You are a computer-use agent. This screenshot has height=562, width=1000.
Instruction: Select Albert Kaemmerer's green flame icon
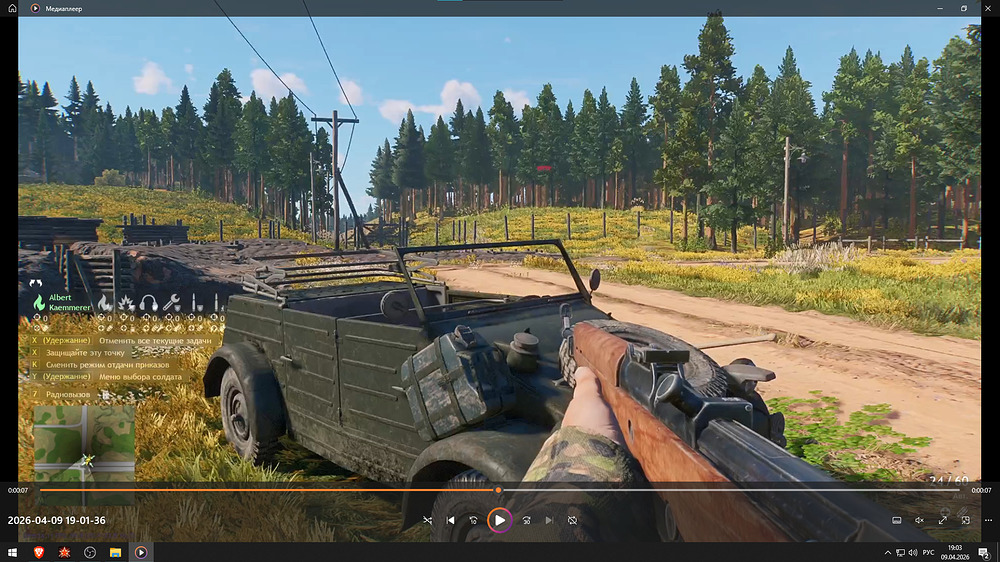pos(39,302)
